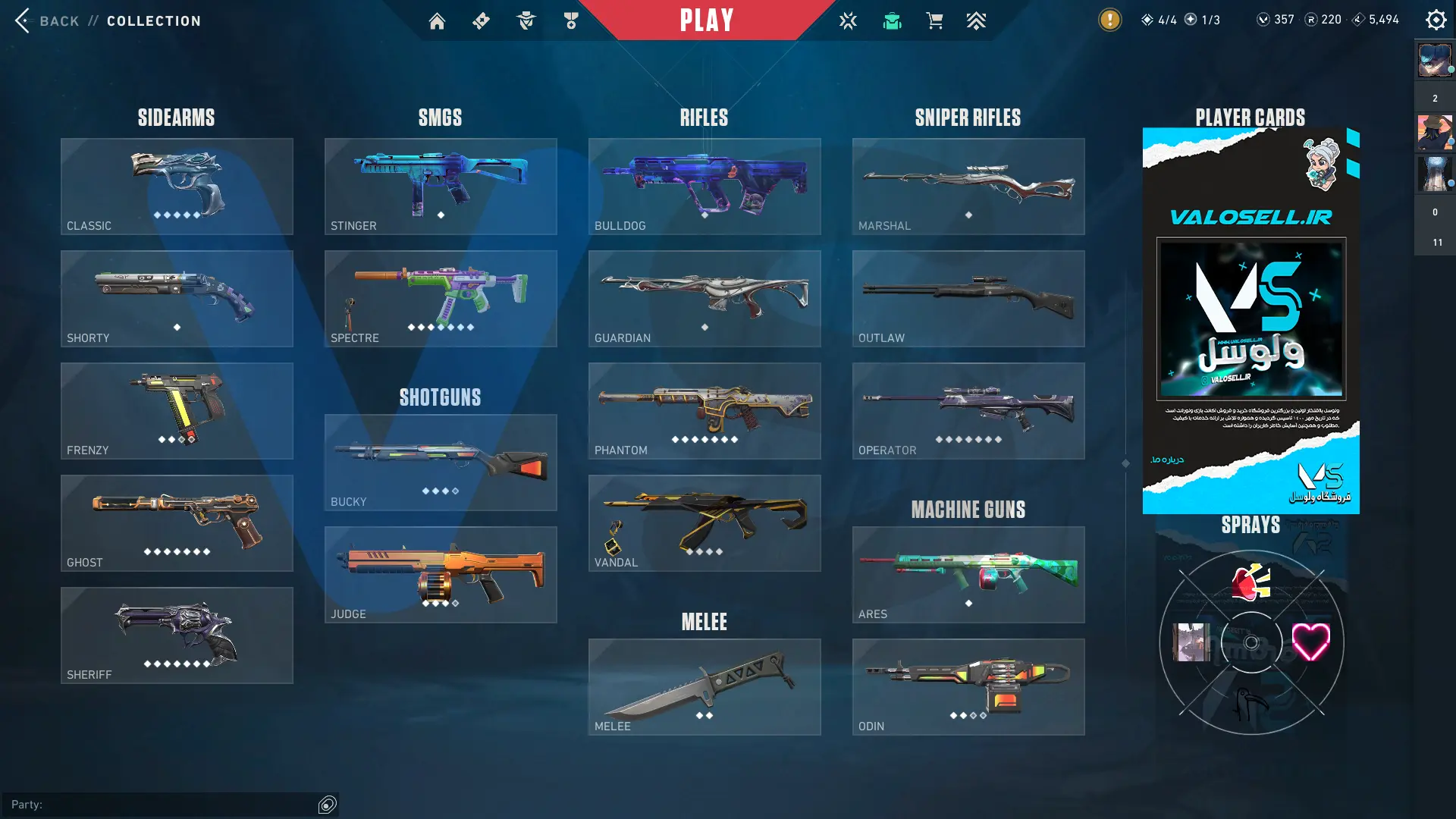Select the Vandal rifle slot
The width and height of the screenshot is (1456, 819).
pos(704,523)
